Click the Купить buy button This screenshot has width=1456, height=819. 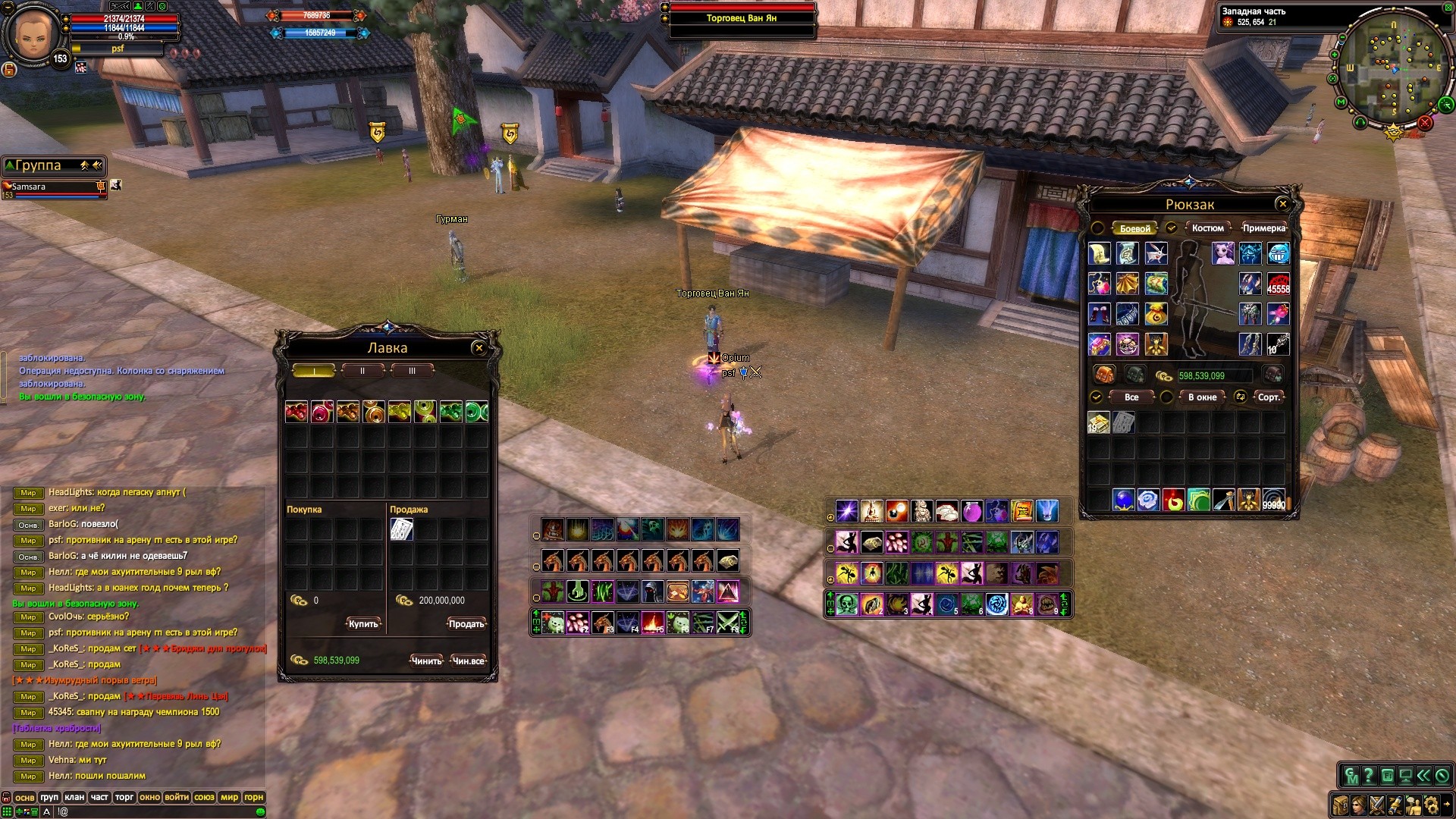[x=363, y=624]
